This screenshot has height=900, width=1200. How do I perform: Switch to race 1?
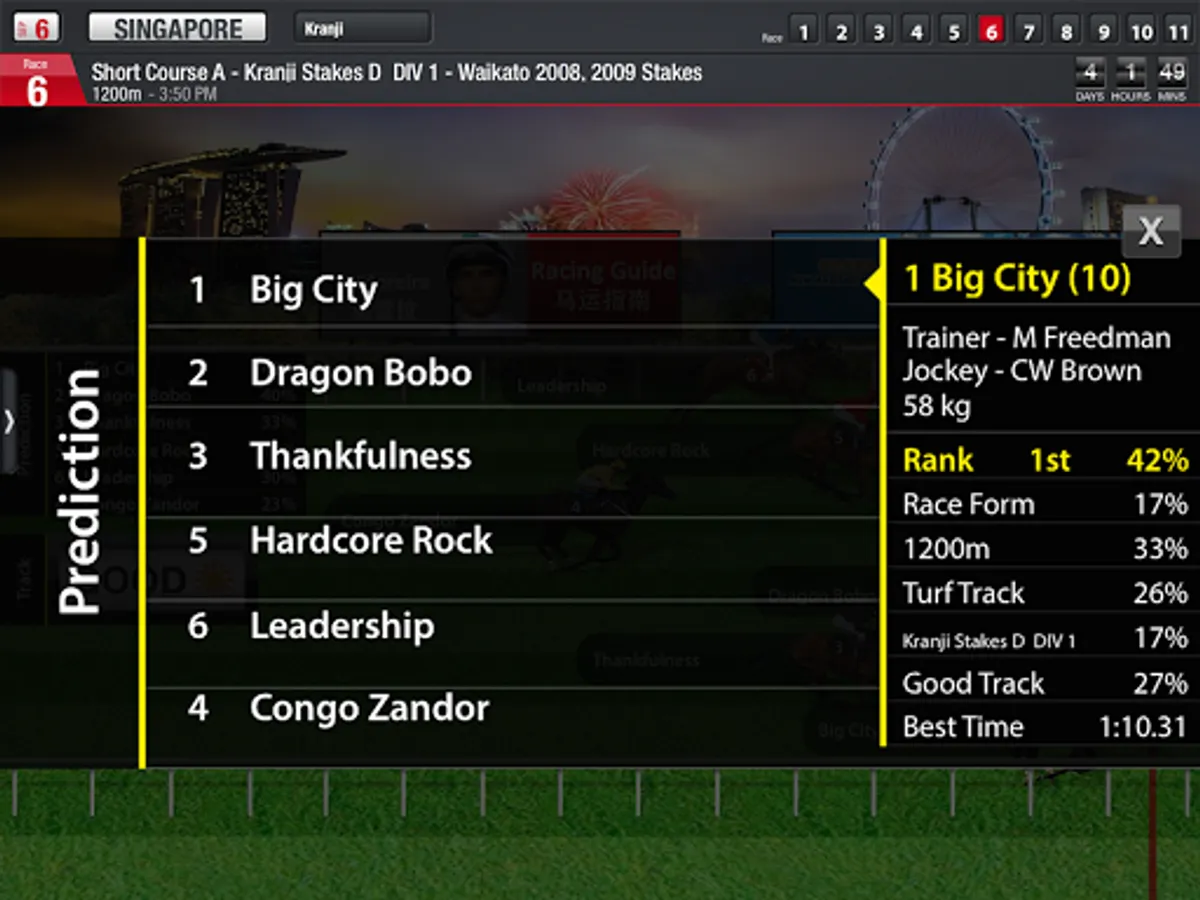point(803,30)
